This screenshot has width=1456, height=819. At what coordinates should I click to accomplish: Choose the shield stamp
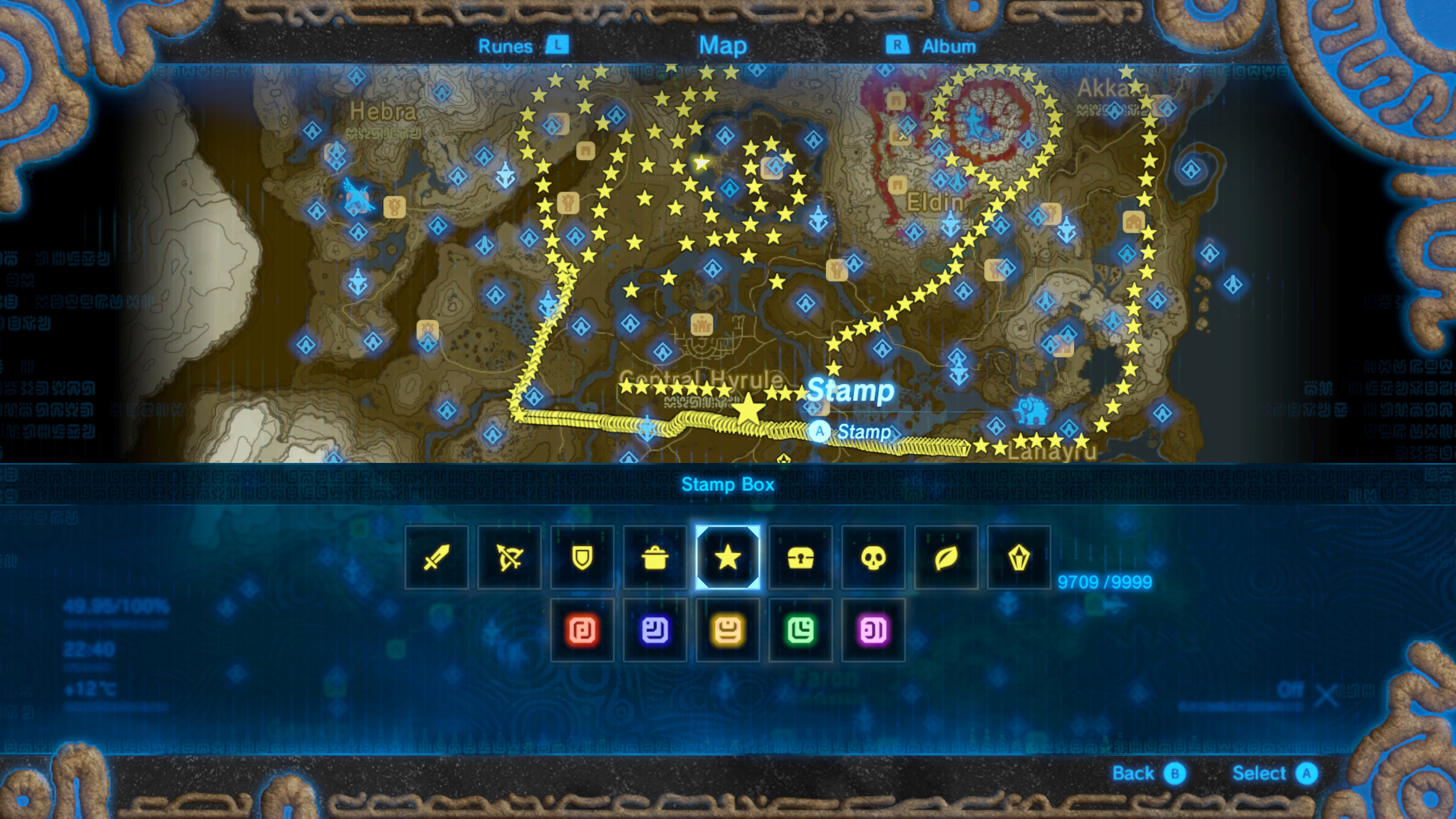(x=582, y=557)
